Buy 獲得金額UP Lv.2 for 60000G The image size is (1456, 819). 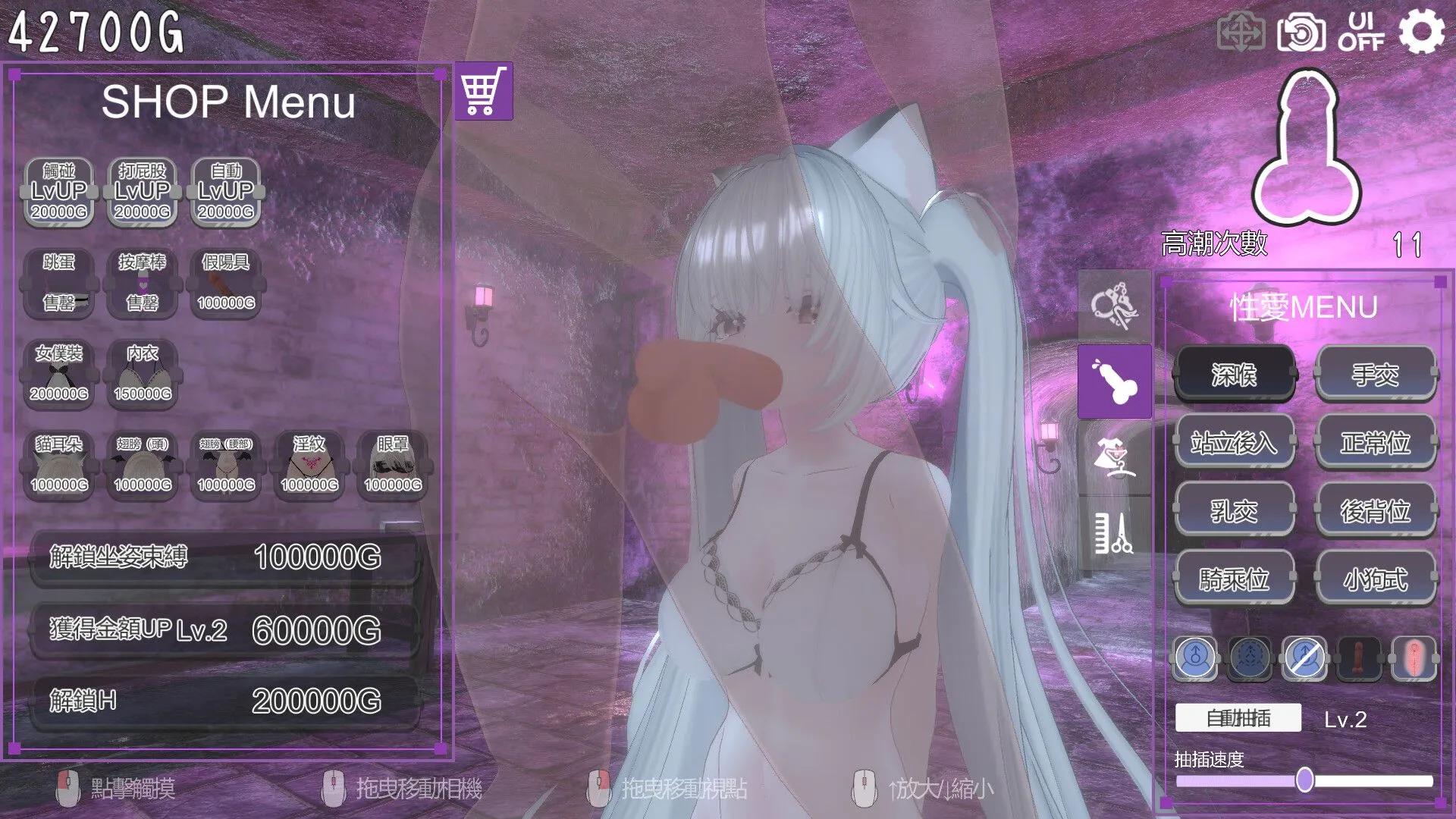click(x=224, y=629)
